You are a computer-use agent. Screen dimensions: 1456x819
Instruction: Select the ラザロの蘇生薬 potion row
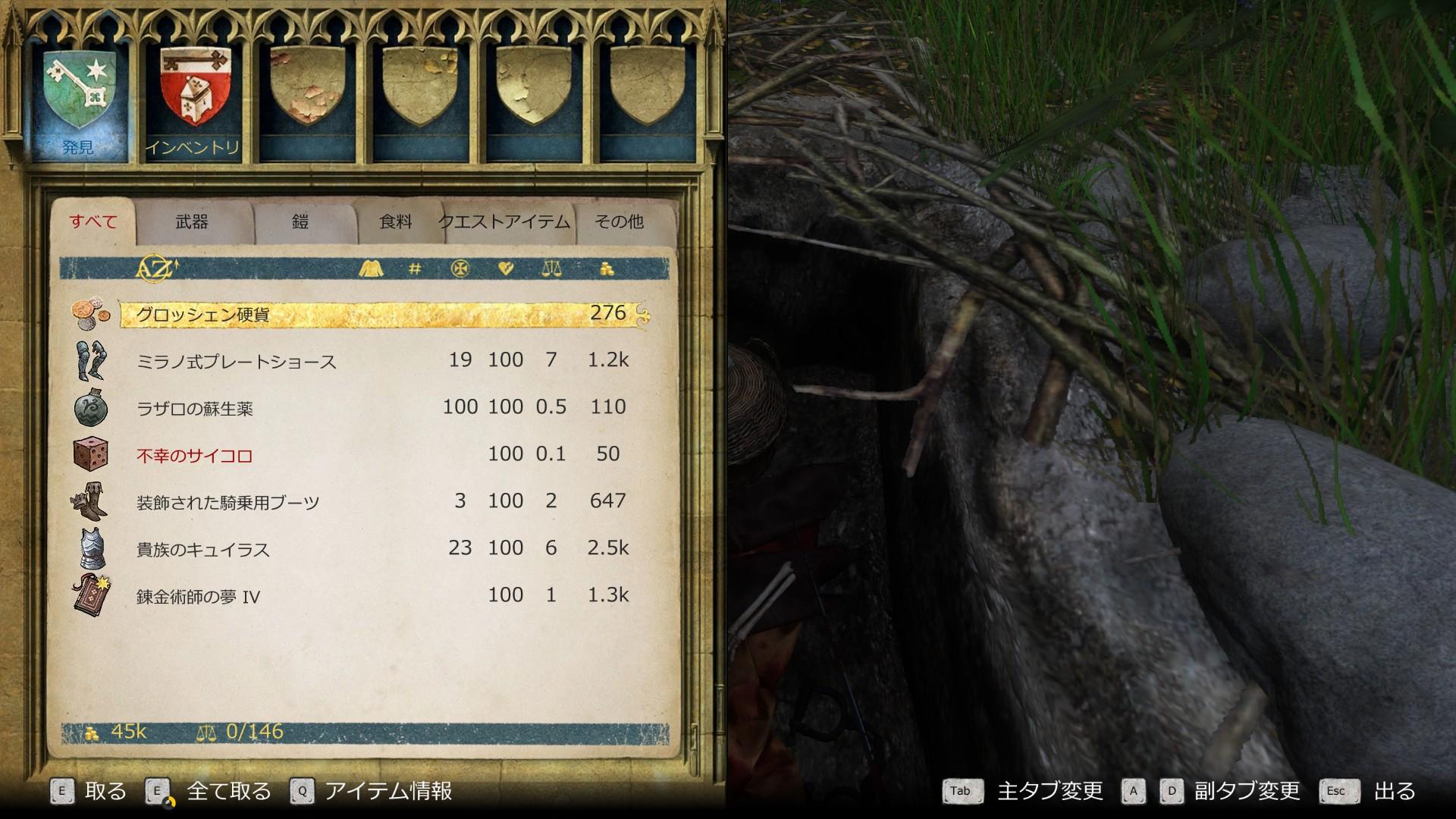pos(379,408)
